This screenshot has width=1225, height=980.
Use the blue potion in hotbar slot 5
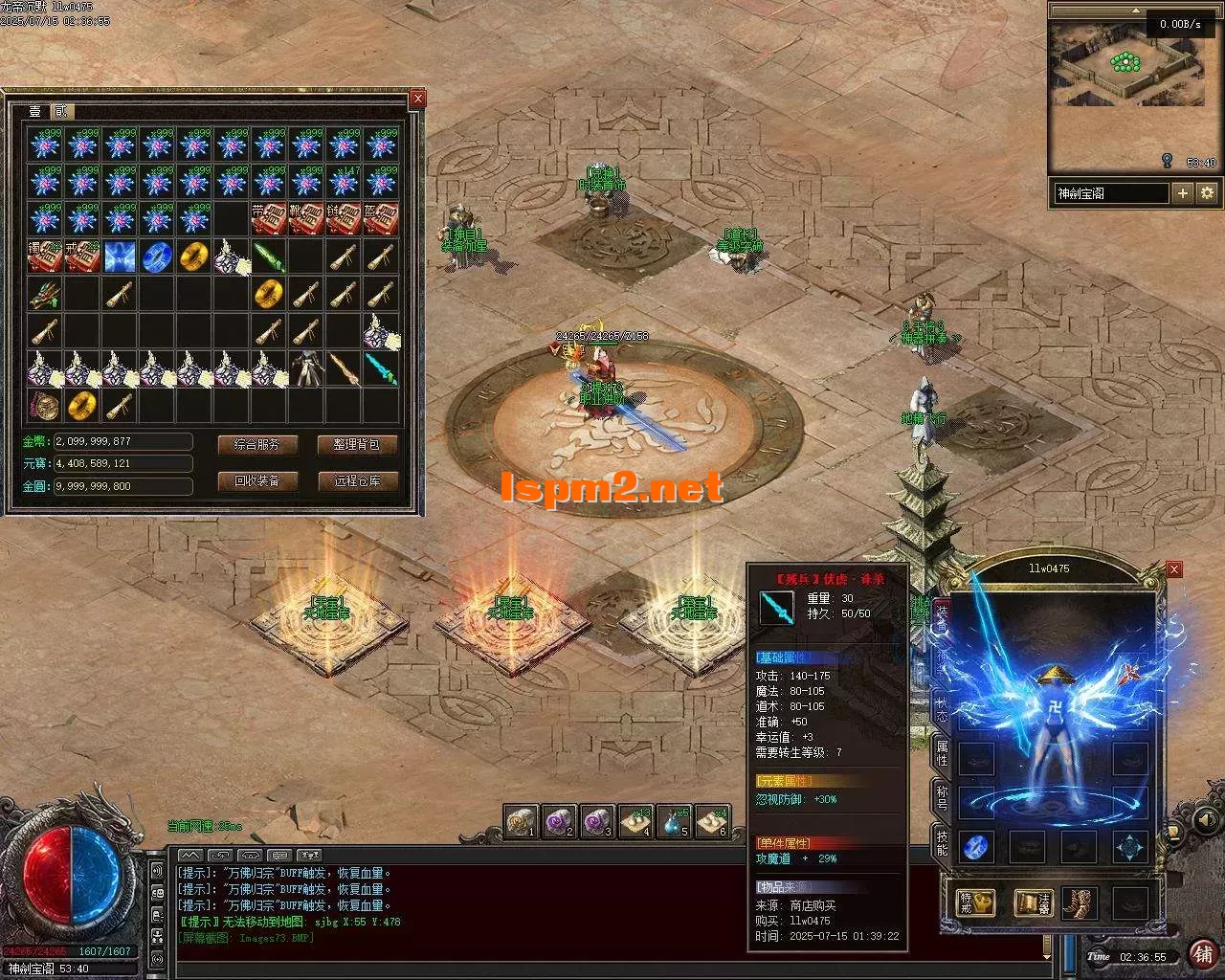tap(674, 821)
